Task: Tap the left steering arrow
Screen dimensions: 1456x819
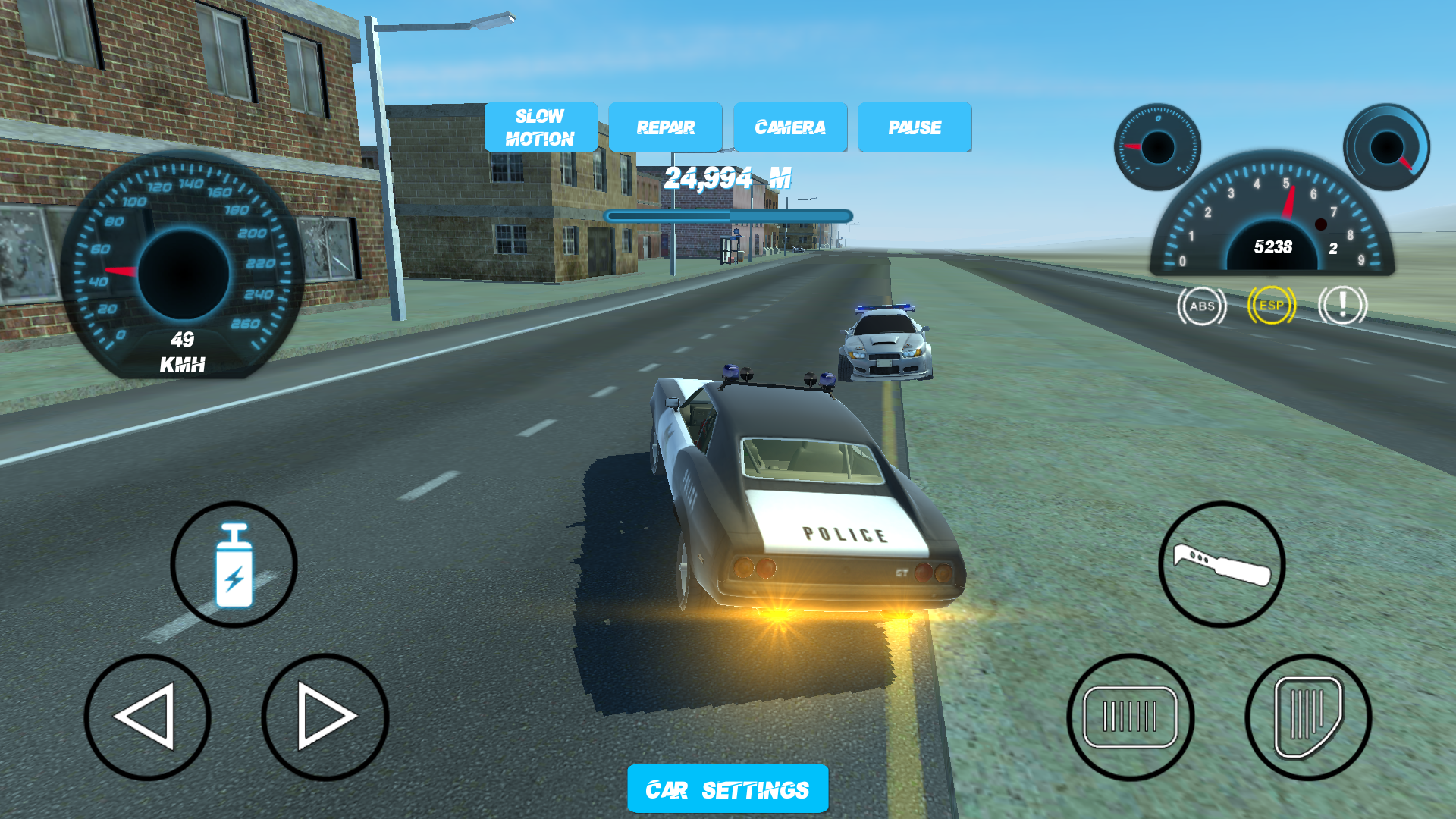Action: [x=149, y=717]
